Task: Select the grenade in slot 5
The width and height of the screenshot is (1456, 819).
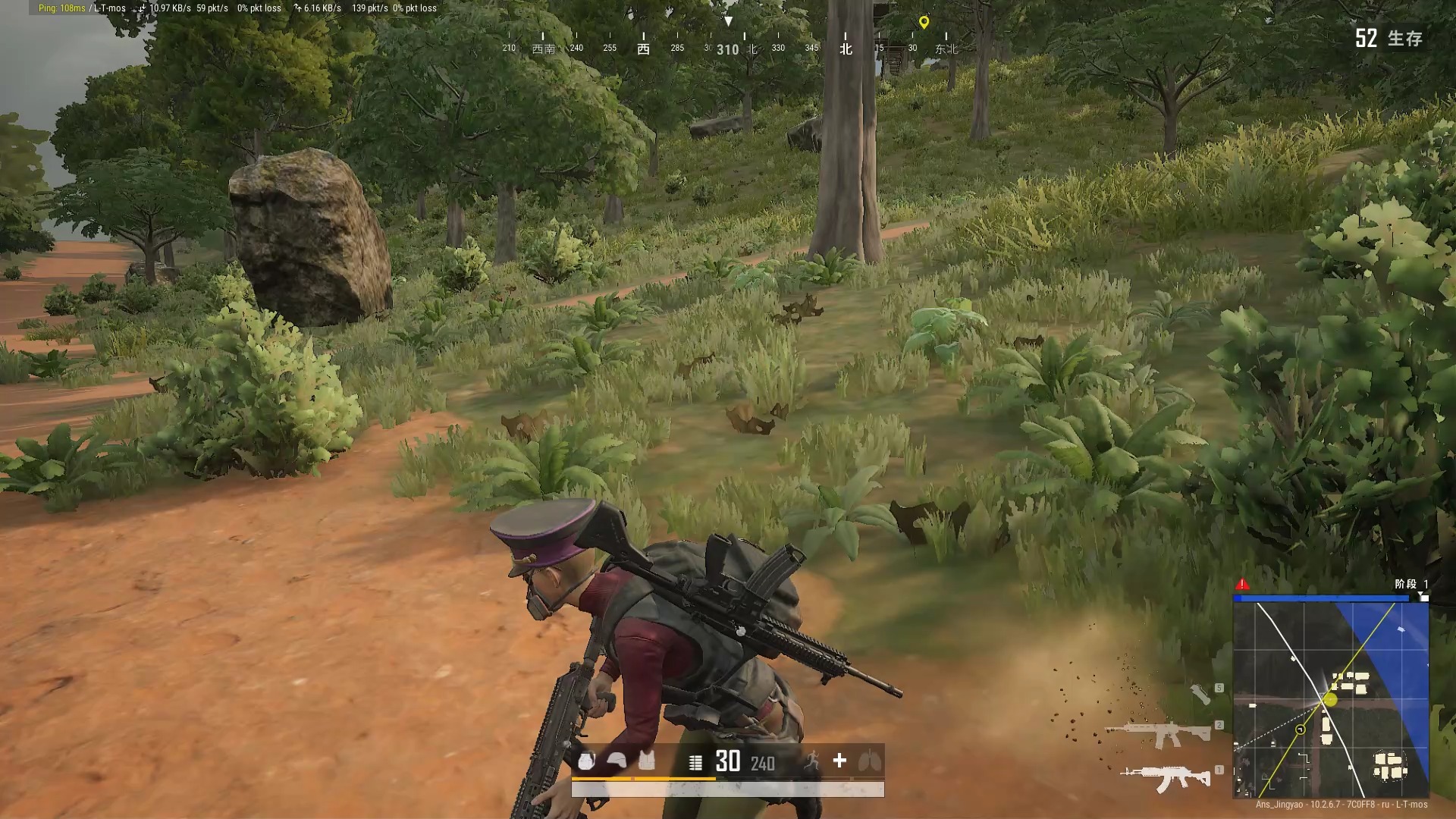Action: click(1200, 694)
